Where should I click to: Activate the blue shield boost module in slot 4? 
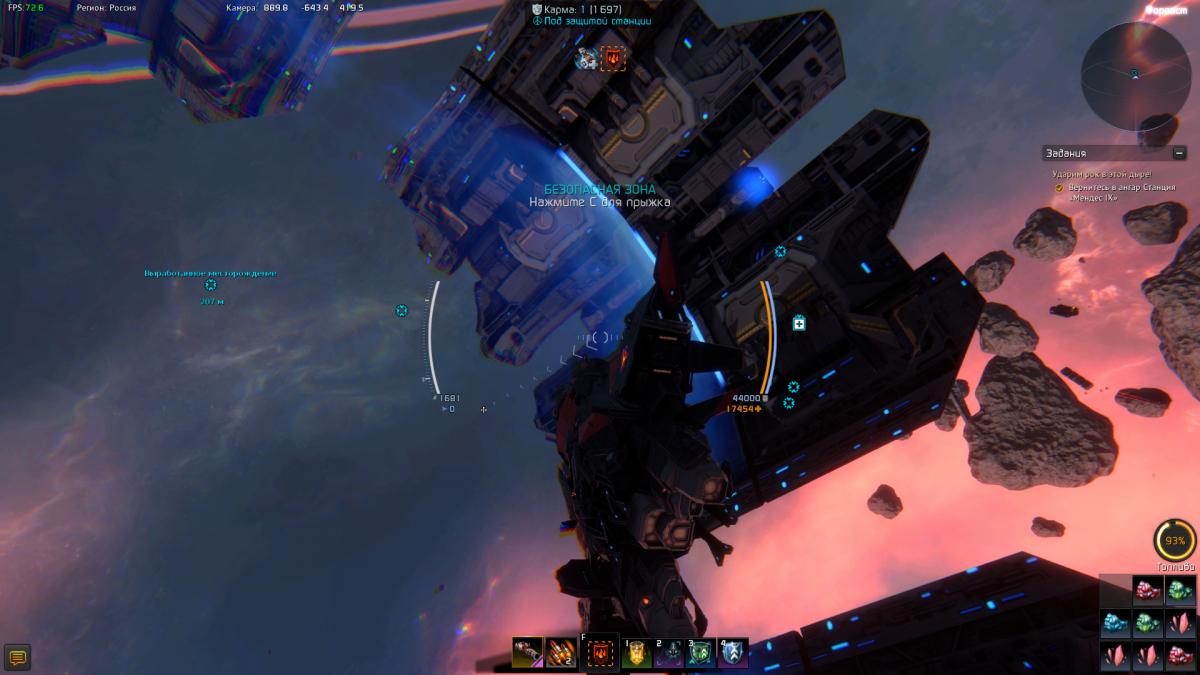point(733,654)
